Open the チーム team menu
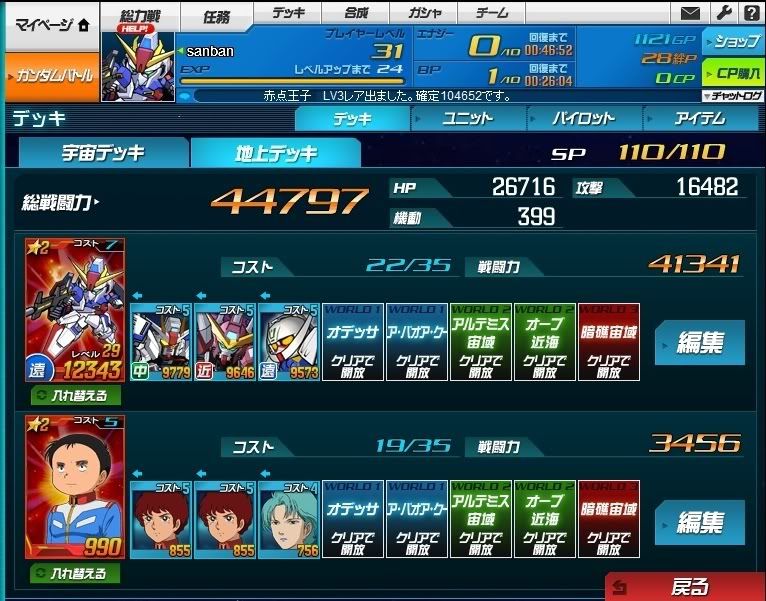Viewport: 766px width, 601px height. (493, 13)
